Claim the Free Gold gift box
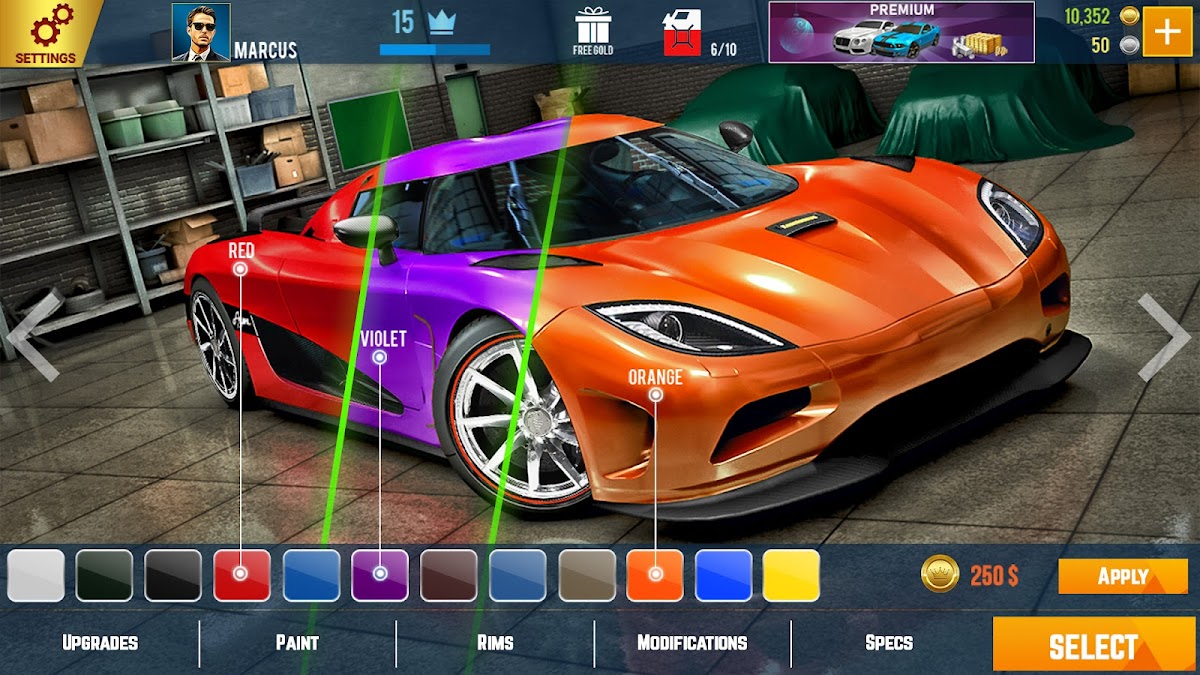Screen dimensions: 1200x675 click(x=593, y=30)
